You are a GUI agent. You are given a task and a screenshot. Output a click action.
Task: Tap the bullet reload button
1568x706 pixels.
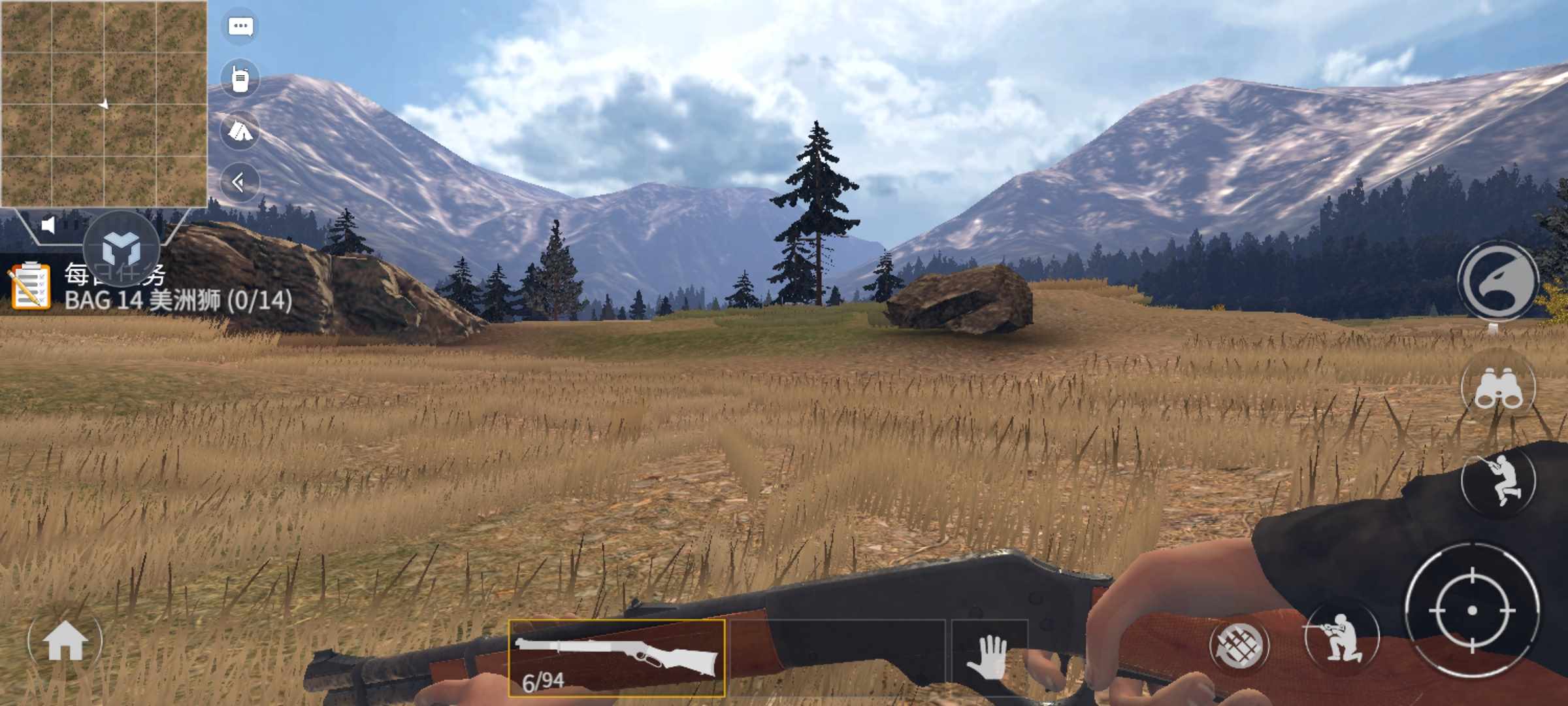[x=1239, y=646]
